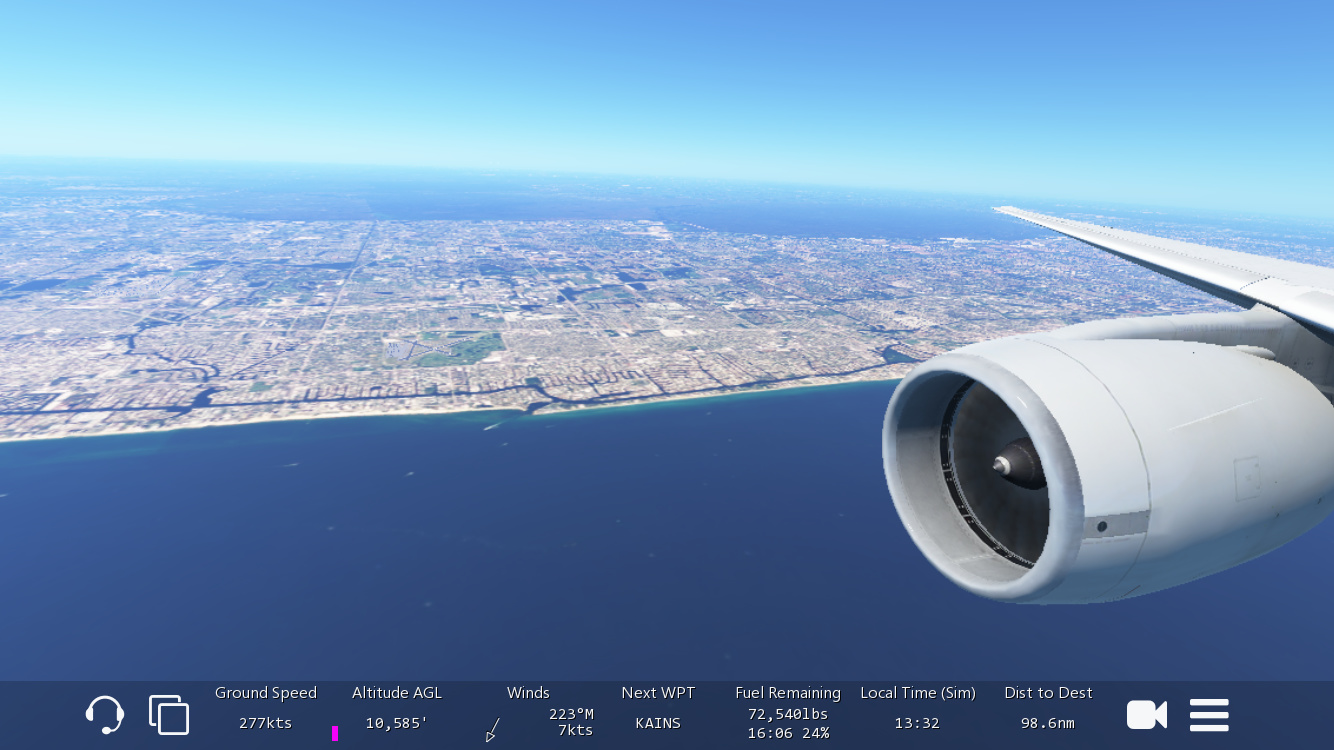Tap the overlapping pages icon
The width and height of the screenshot is (1334, 750).
[x=169, y=715]
